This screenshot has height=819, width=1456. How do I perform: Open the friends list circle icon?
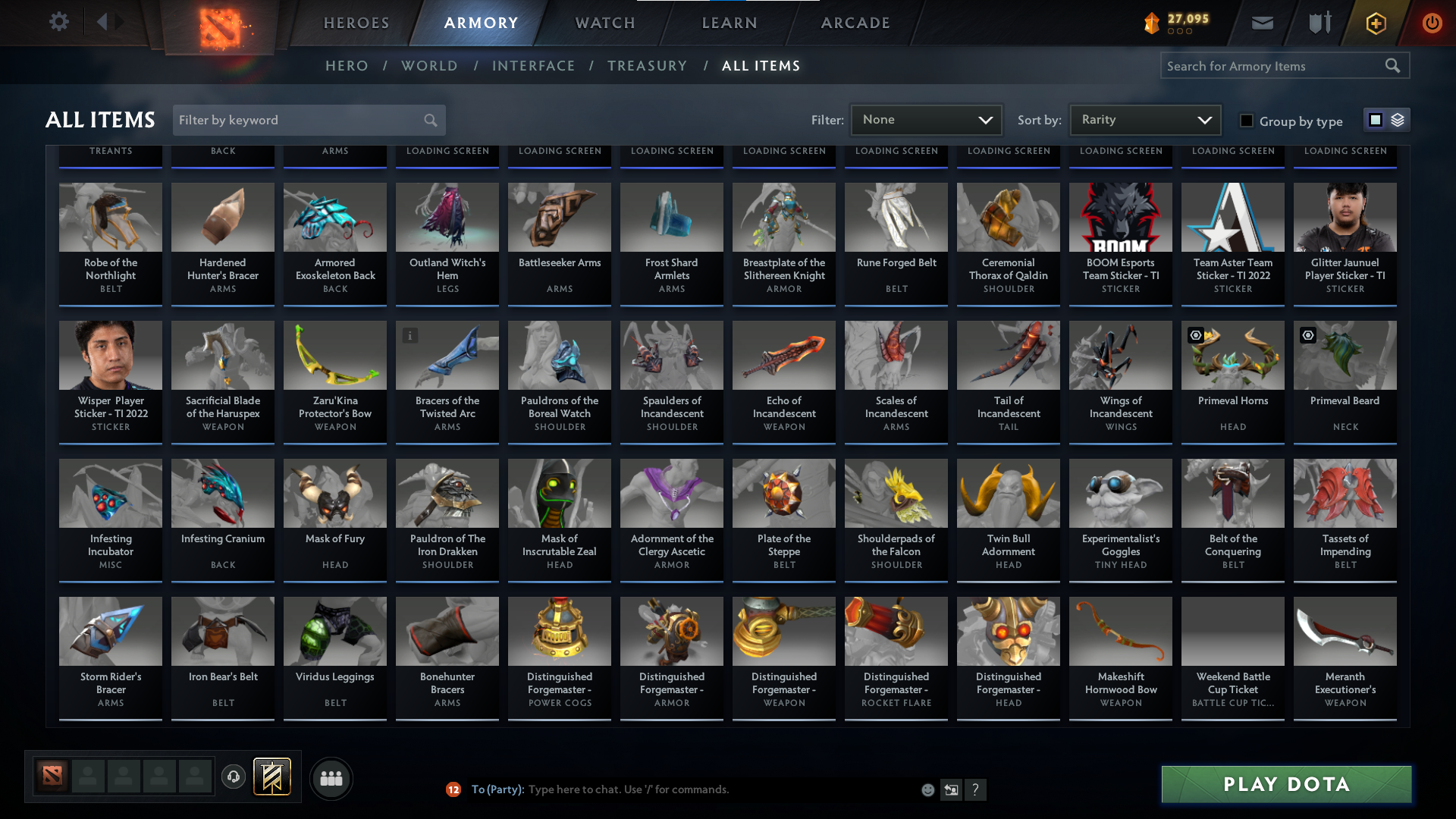[331, 778]
